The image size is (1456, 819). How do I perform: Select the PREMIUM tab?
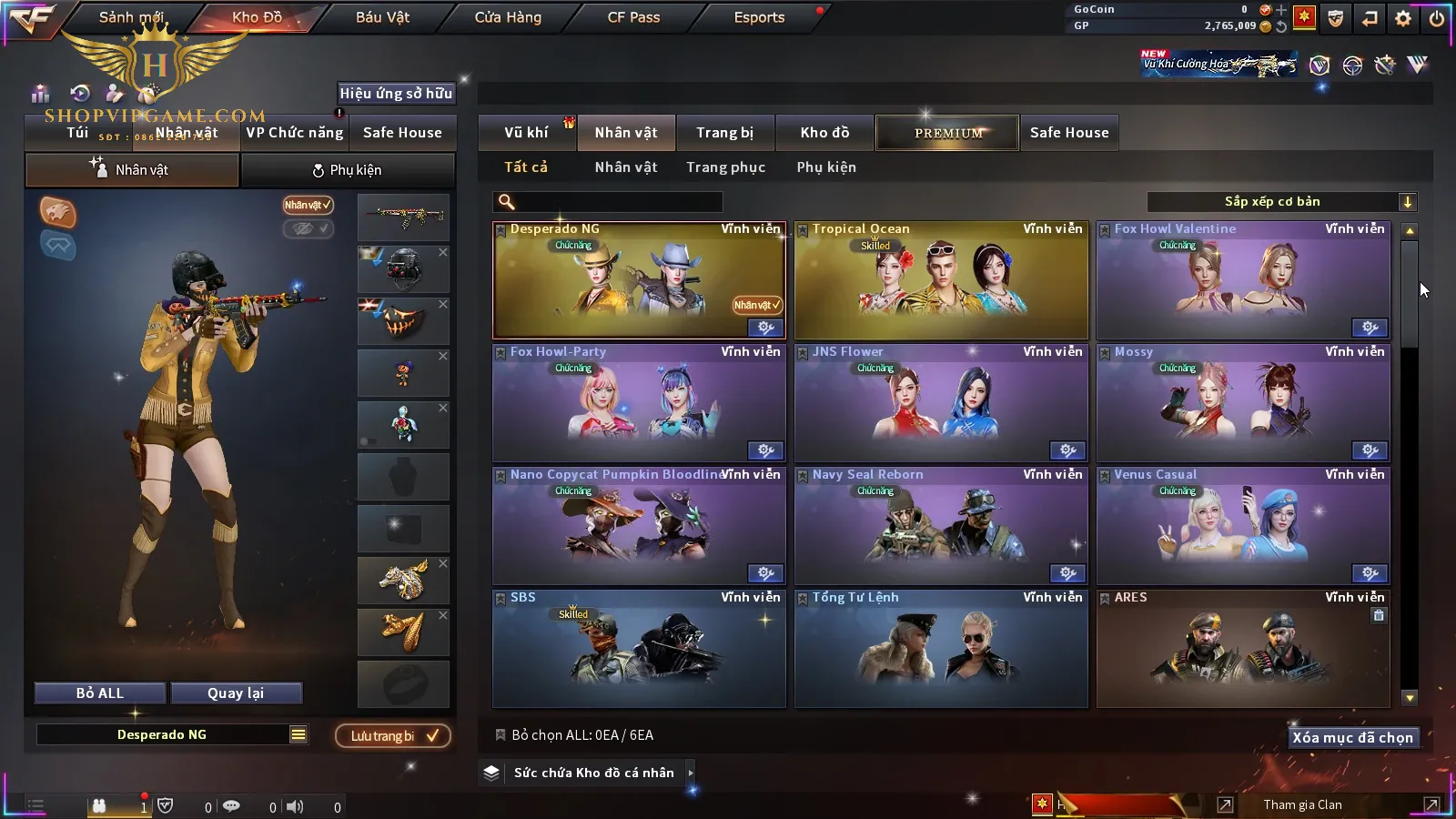click(947, 133)
